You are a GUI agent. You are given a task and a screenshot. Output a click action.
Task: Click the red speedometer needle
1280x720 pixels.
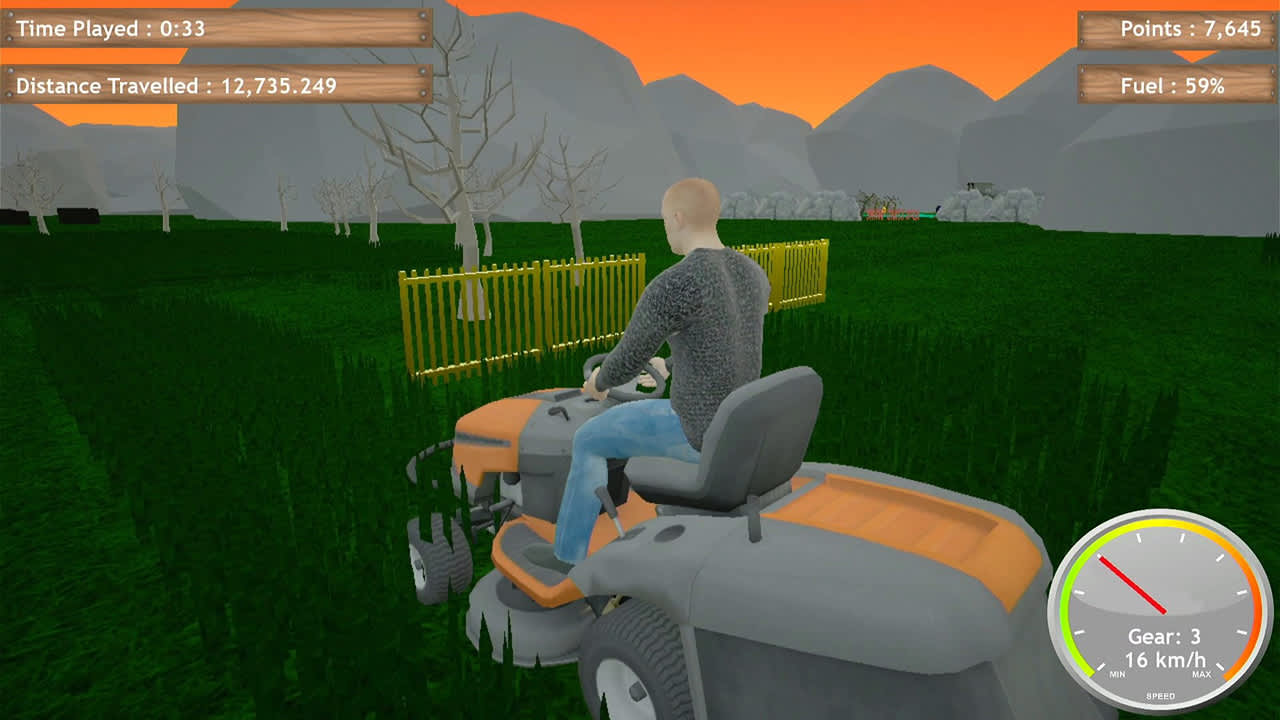click(1133, 586)
